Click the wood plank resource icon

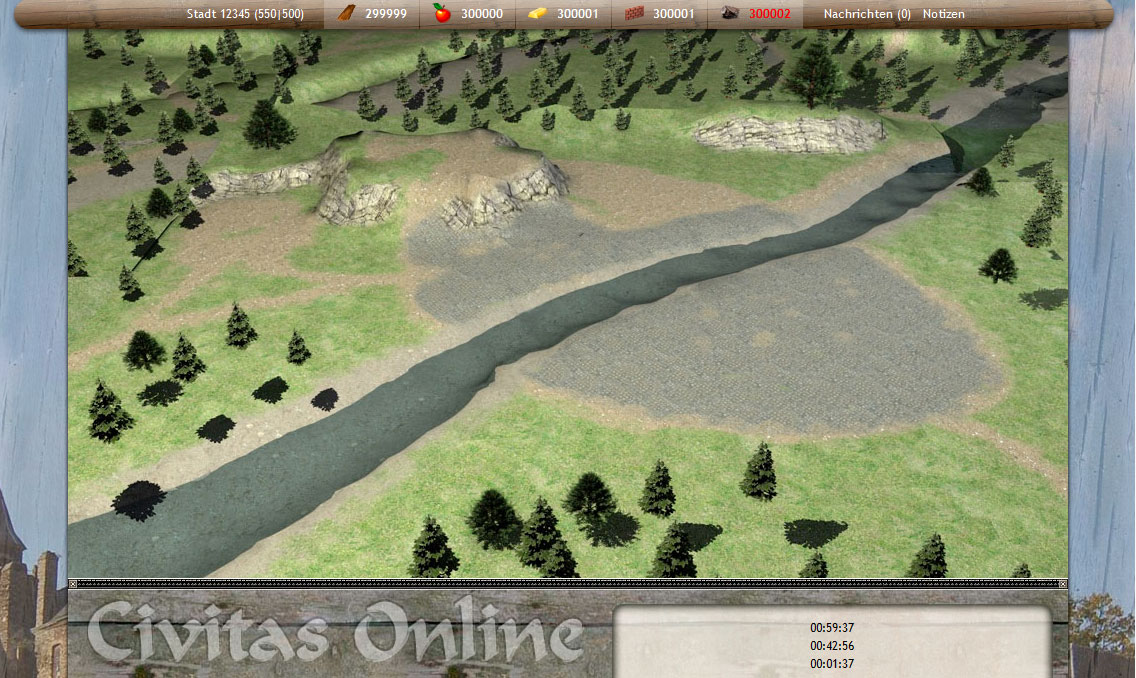345,14
